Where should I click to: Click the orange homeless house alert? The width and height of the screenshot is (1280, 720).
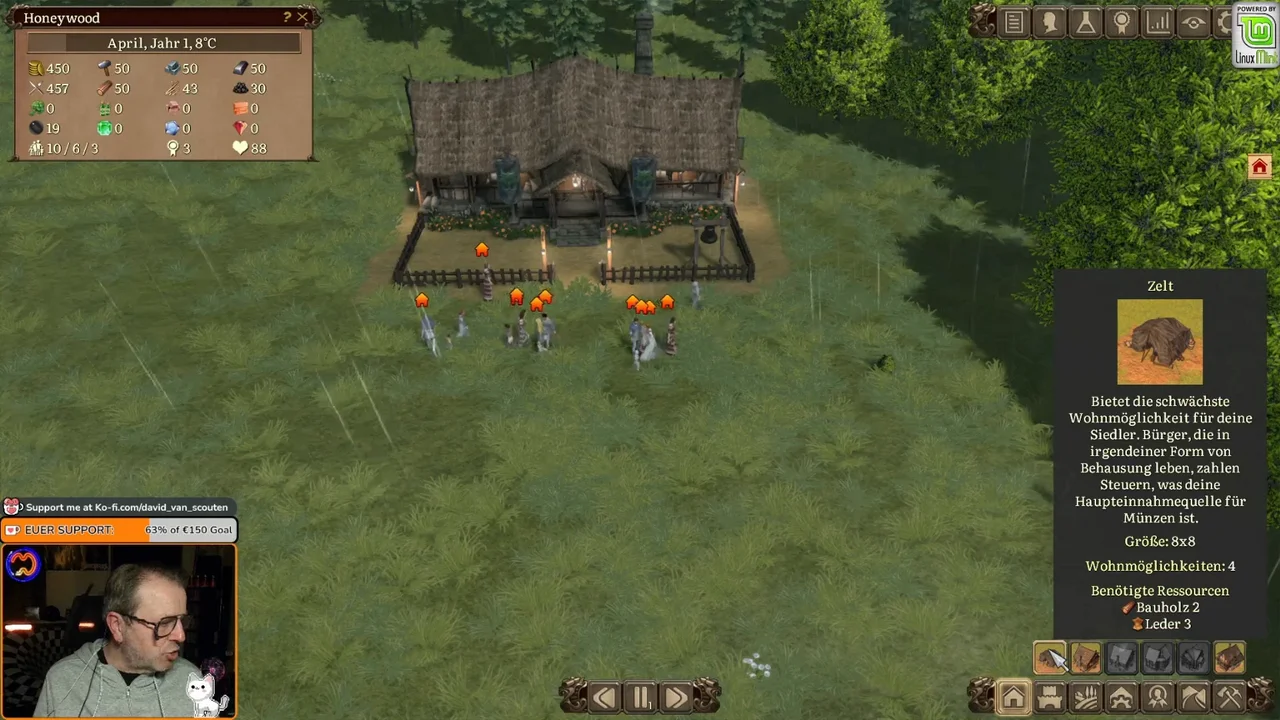tap(1259, 167)
